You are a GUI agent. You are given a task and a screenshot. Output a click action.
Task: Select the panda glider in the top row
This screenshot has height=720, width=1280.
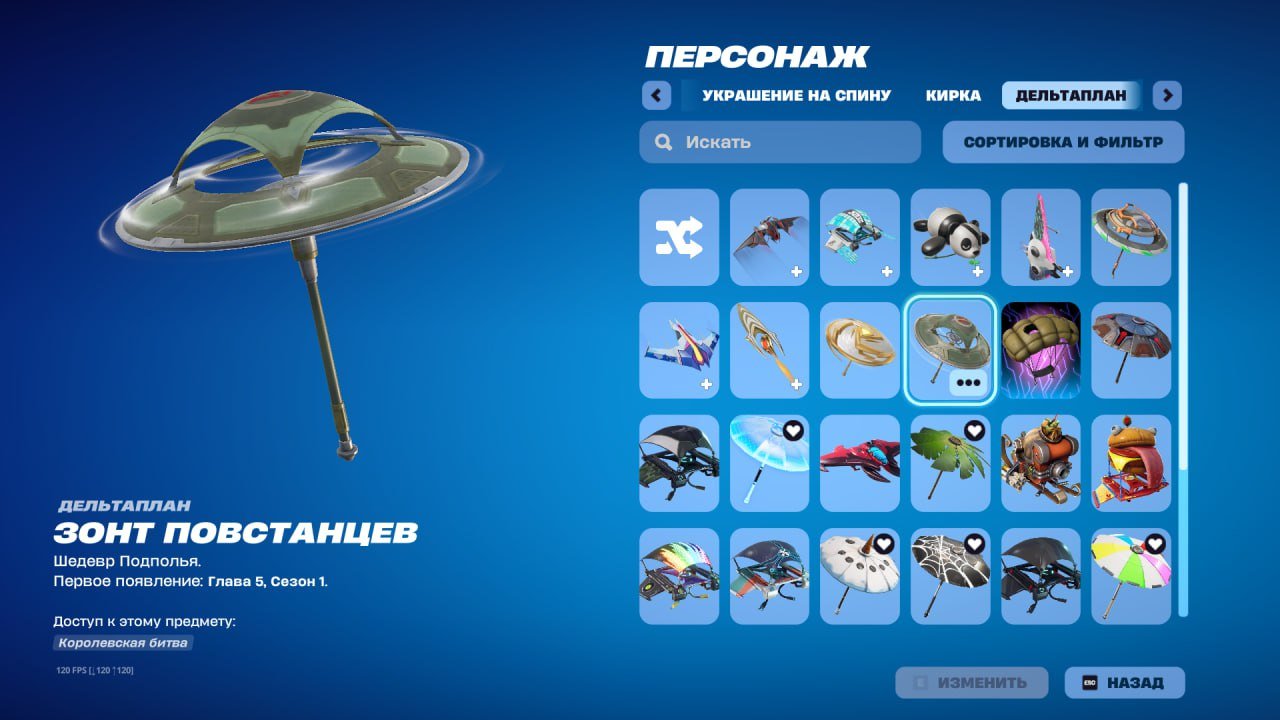(950, 238)
